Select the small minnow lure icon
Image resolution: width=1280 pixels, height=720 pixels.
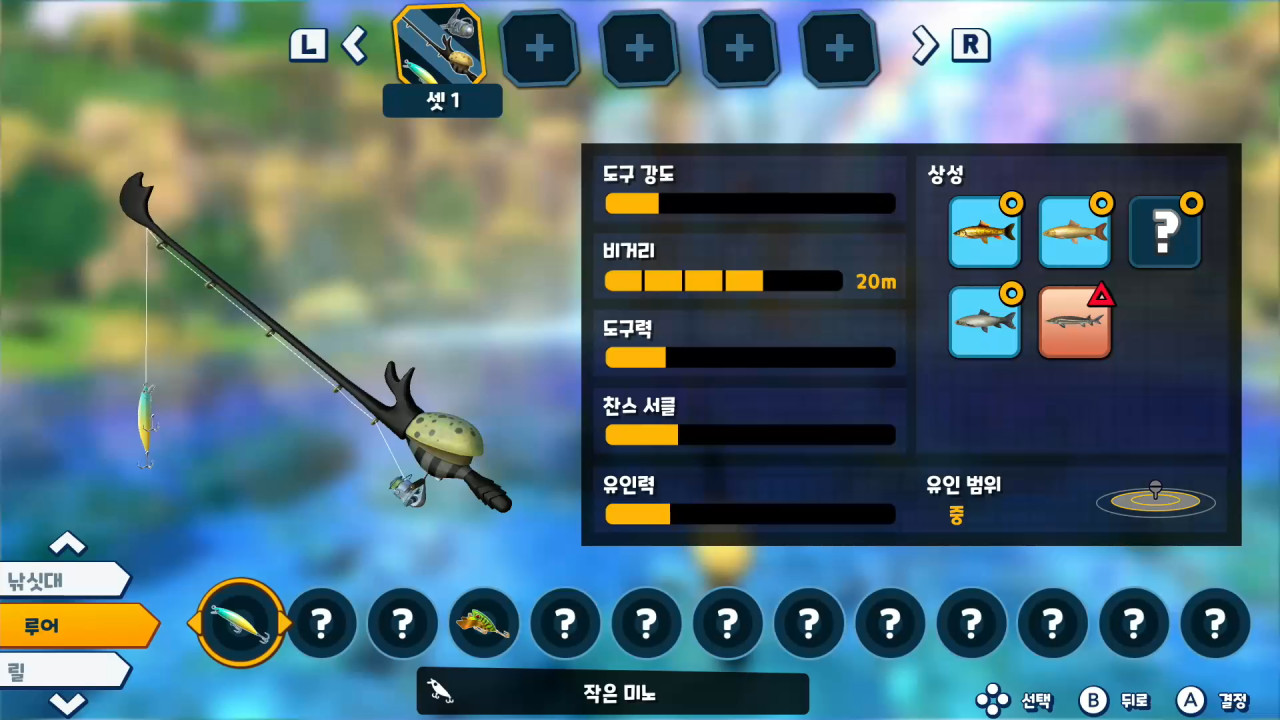click(x=238, y=622)
